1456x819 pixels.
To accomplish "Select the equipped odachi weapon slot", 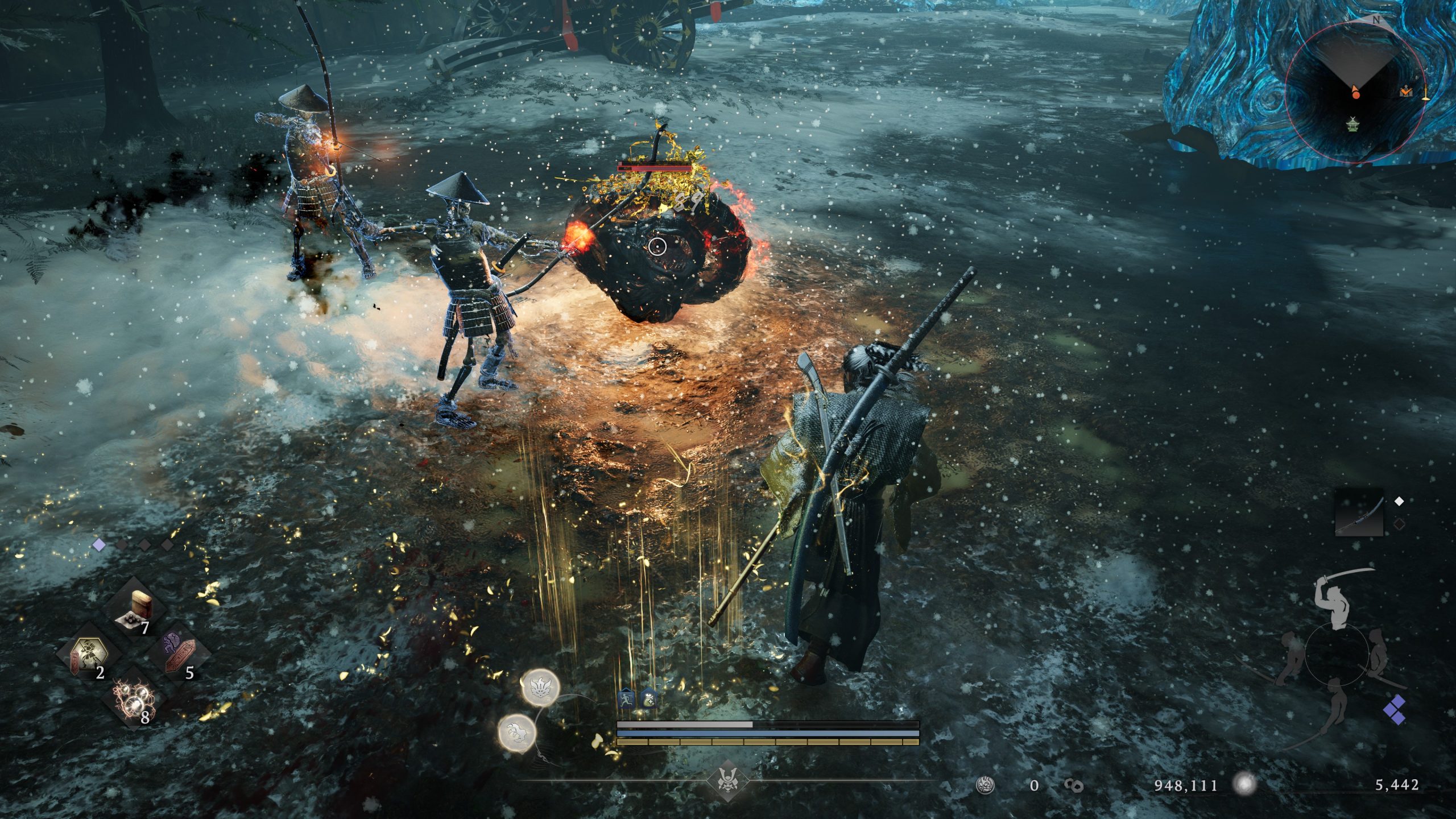I will click(x=1359, y=519).
